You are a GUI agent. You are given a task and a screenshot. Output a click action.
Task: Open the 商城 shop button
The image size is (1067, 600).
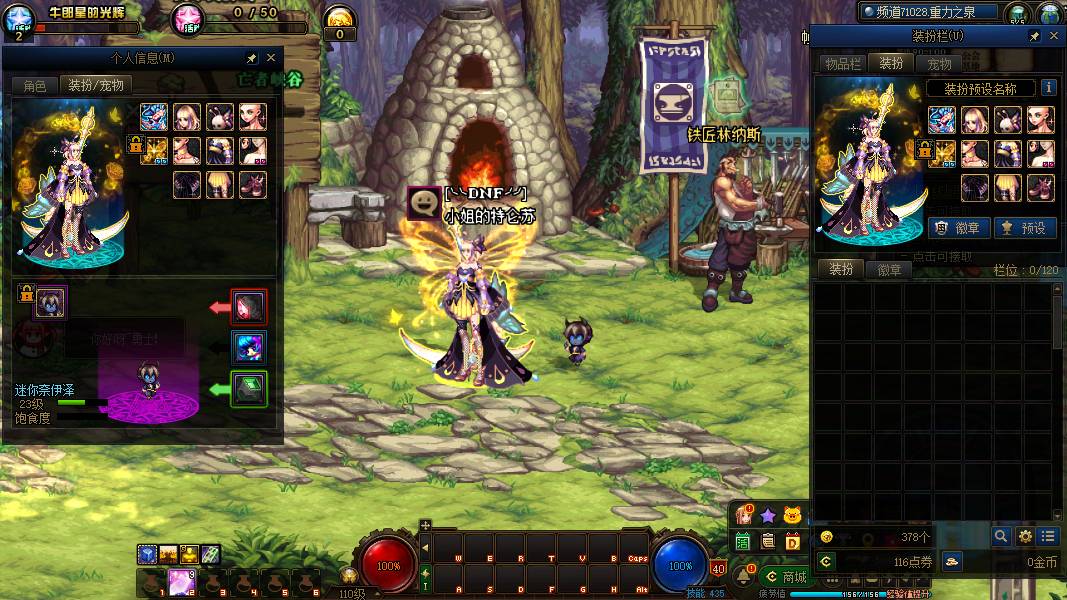[786, 577]
